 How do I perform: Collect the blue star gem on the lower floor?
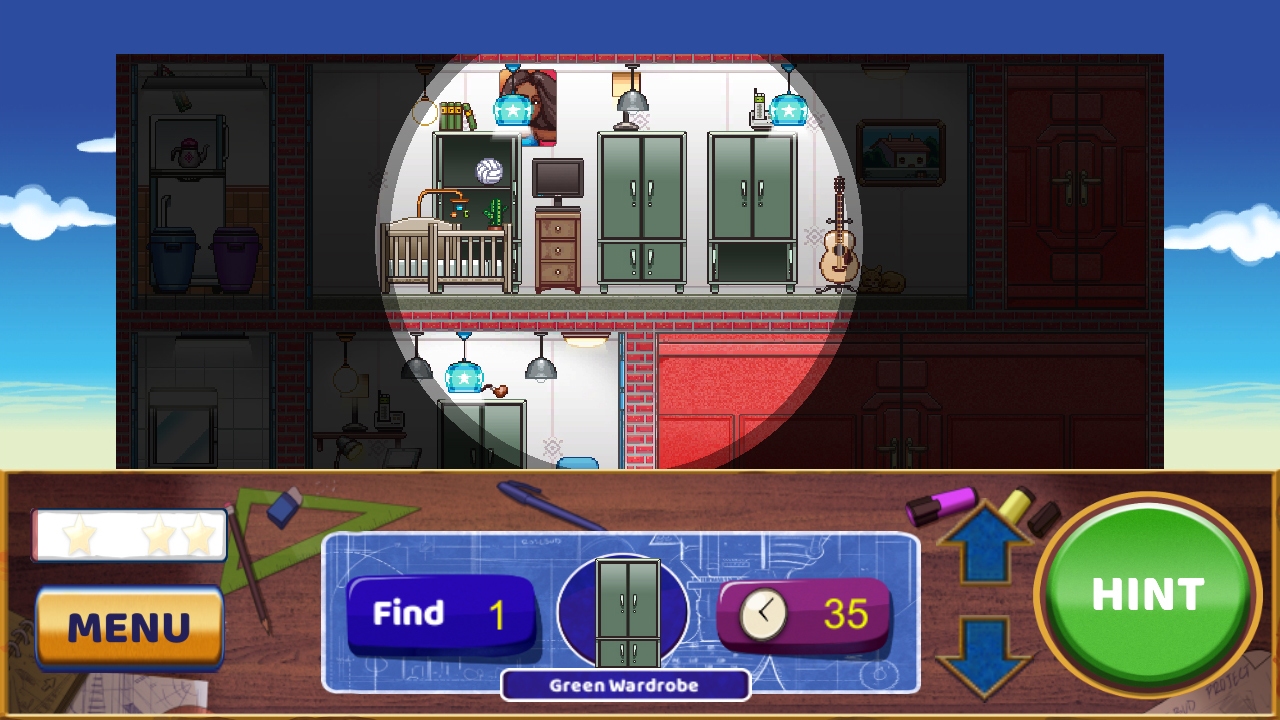464,379
